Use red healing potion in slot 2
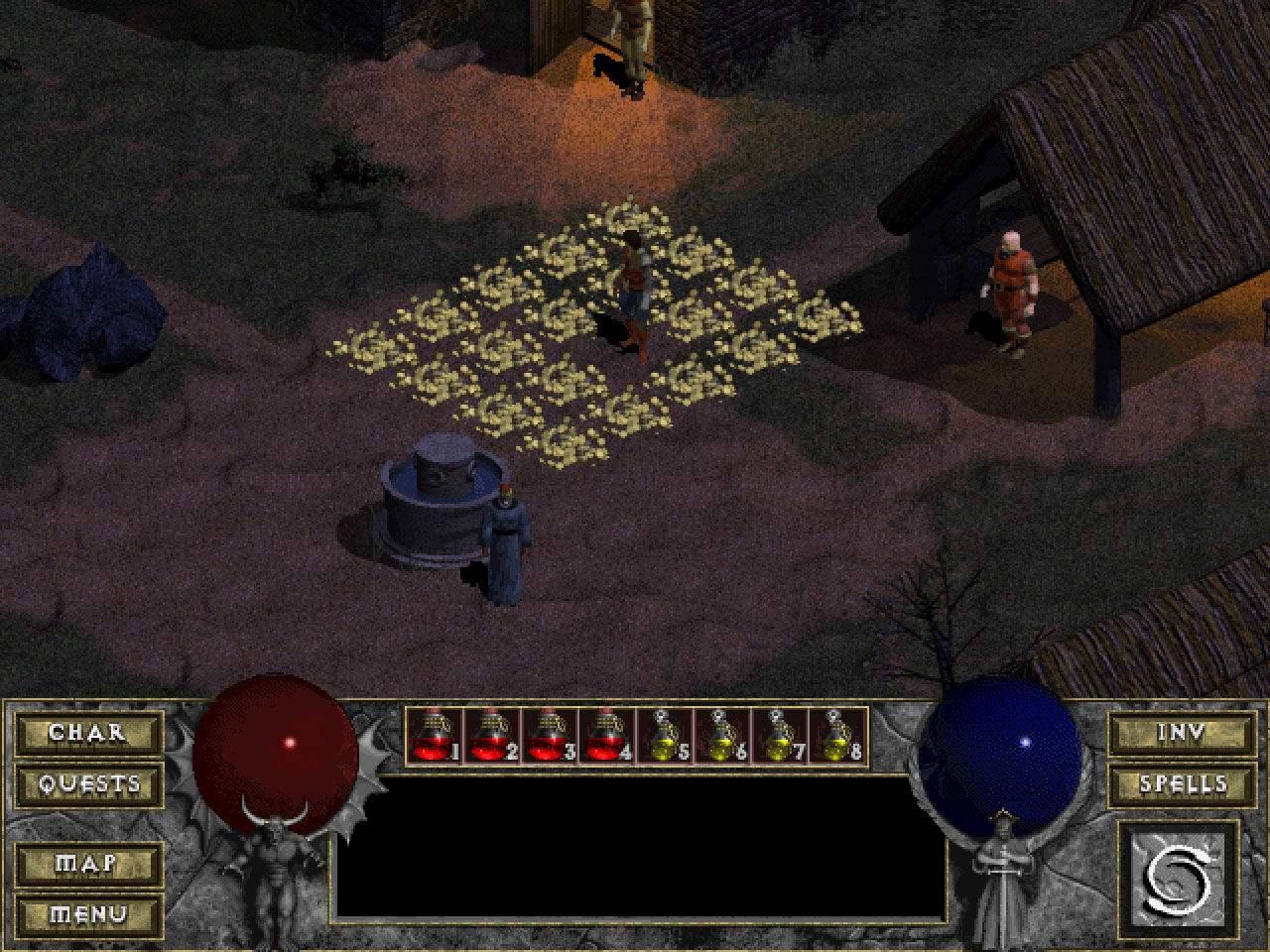 tap(492, 737)
